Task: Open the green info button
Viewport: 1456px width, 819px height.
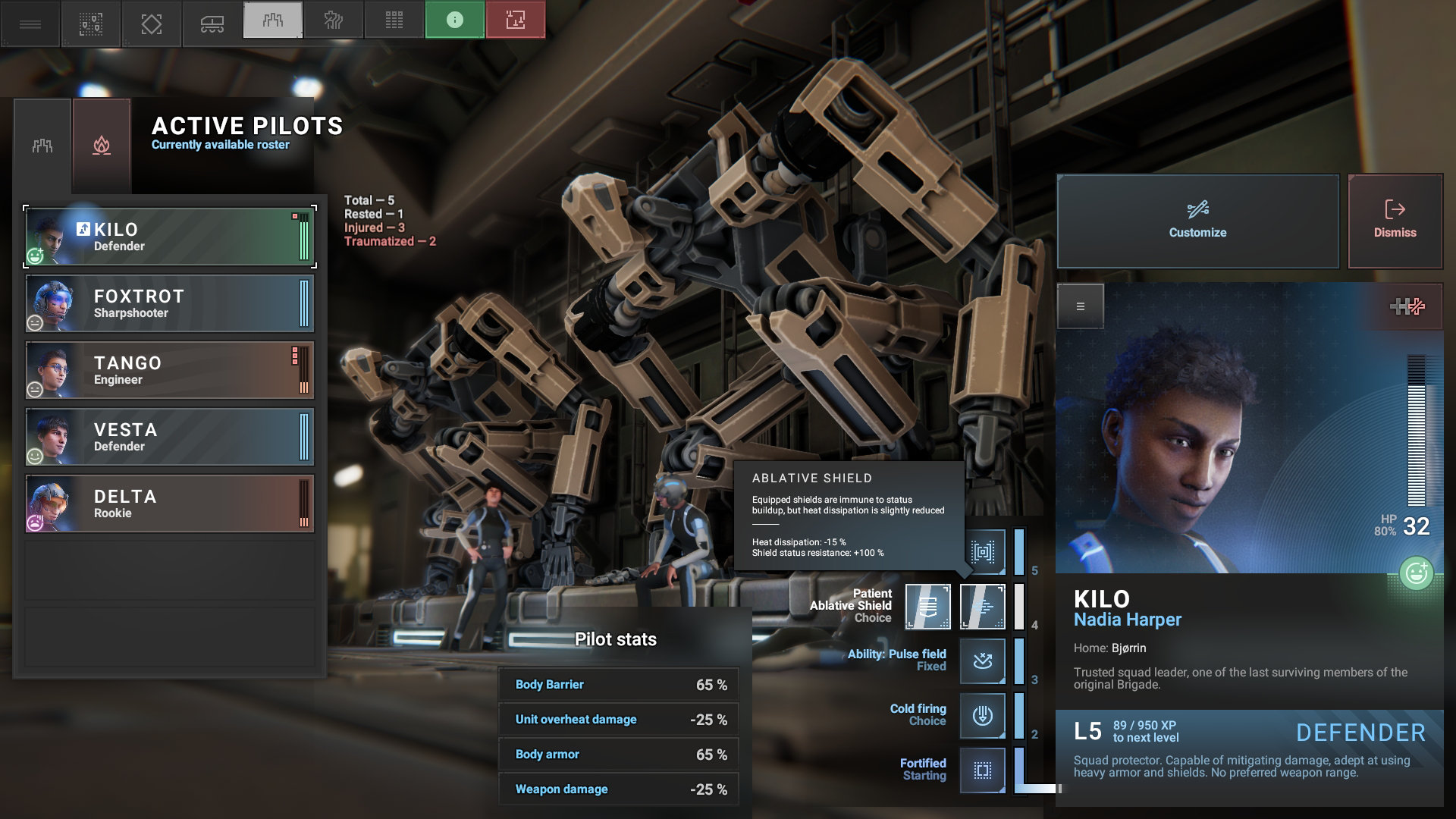Action: (x=454, y=20)
